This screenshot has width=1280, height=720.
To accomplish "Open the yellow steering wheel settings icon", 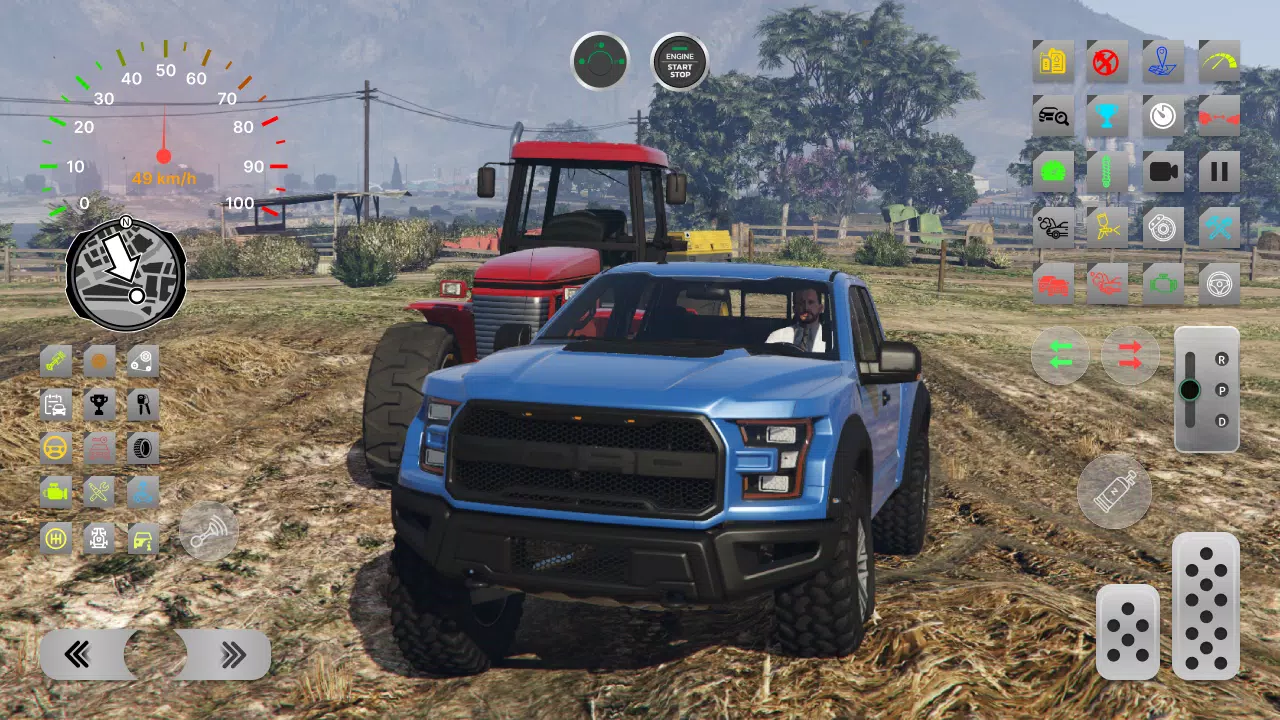I will pos(56,448).
